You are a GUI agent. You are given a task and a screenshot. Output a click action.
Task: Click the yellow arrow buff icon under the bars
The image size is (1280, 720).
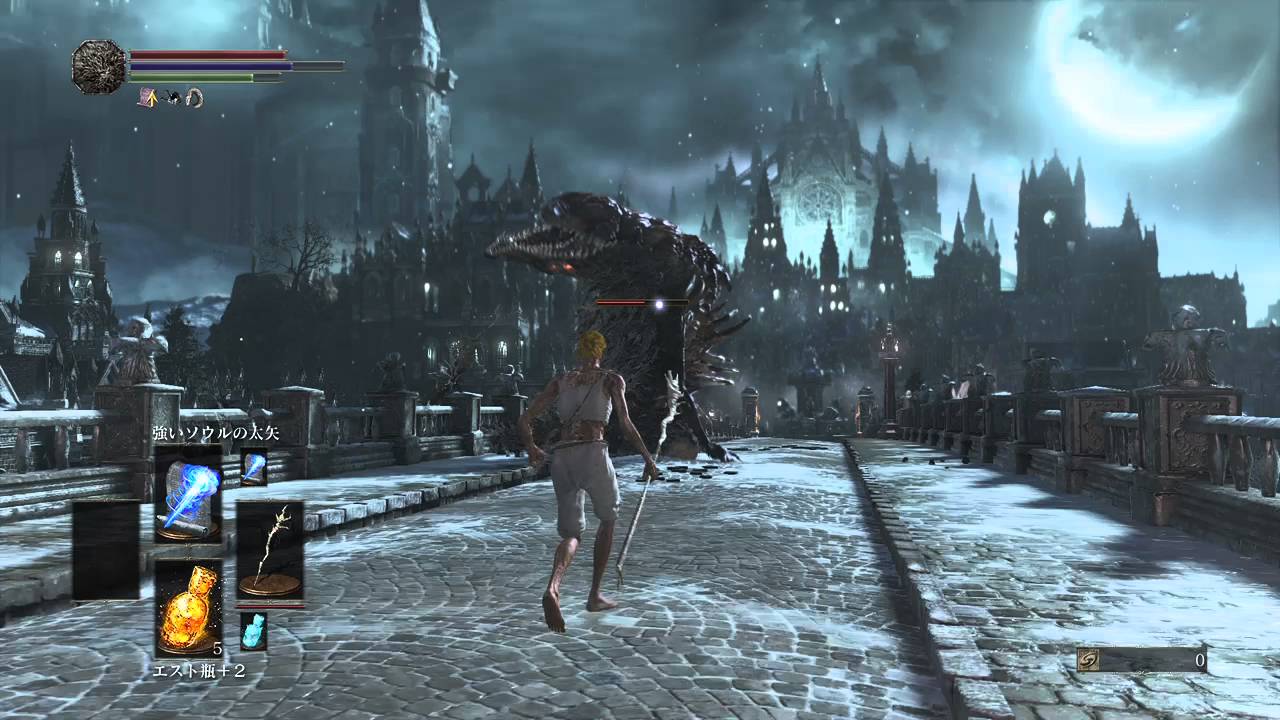coord(150,97)
